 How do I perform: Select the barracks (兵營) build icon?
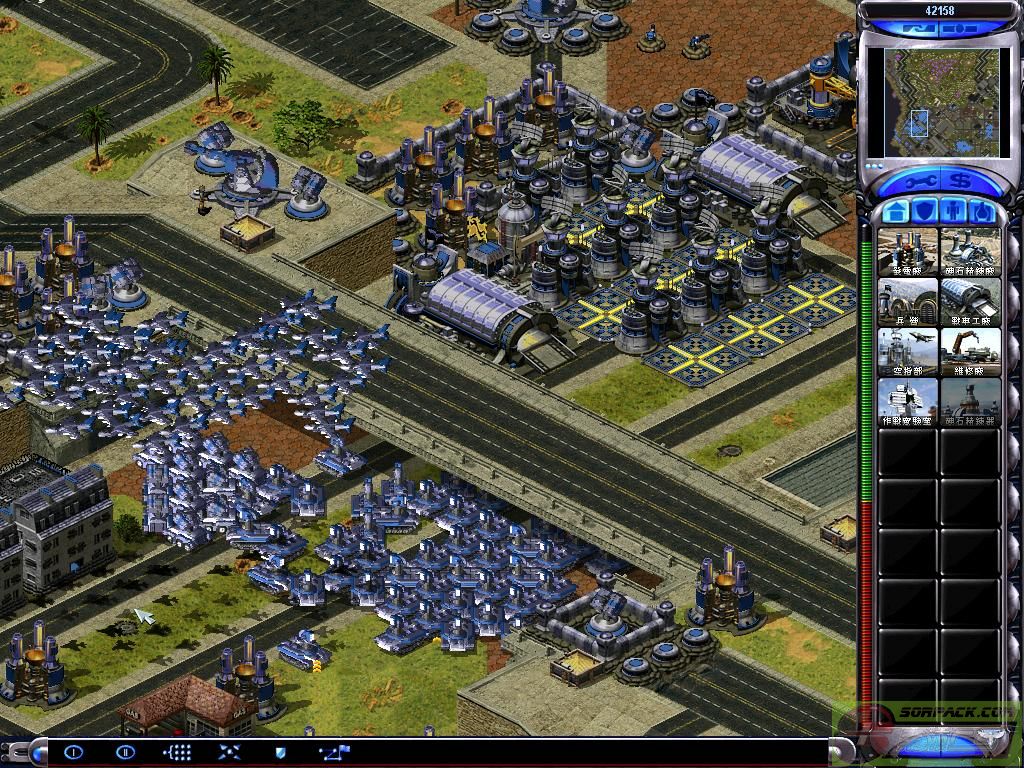[908, 301]
